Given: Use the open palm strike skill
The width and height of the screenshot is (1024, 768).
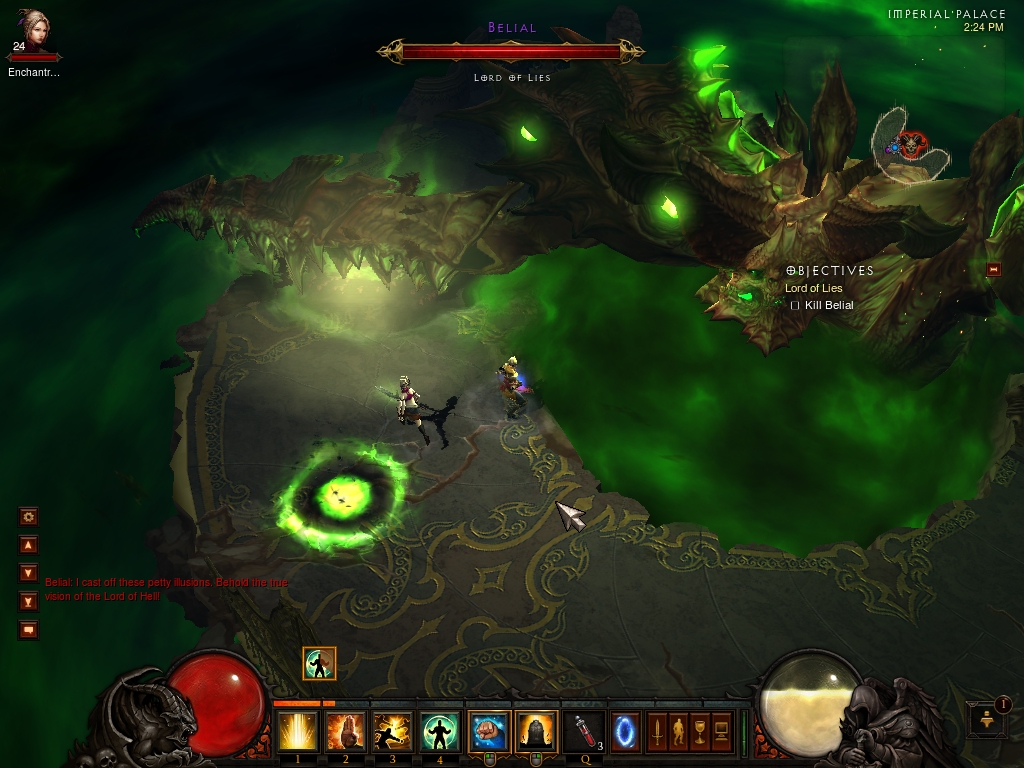Looking at the screenshot, I should coord(345,731).
